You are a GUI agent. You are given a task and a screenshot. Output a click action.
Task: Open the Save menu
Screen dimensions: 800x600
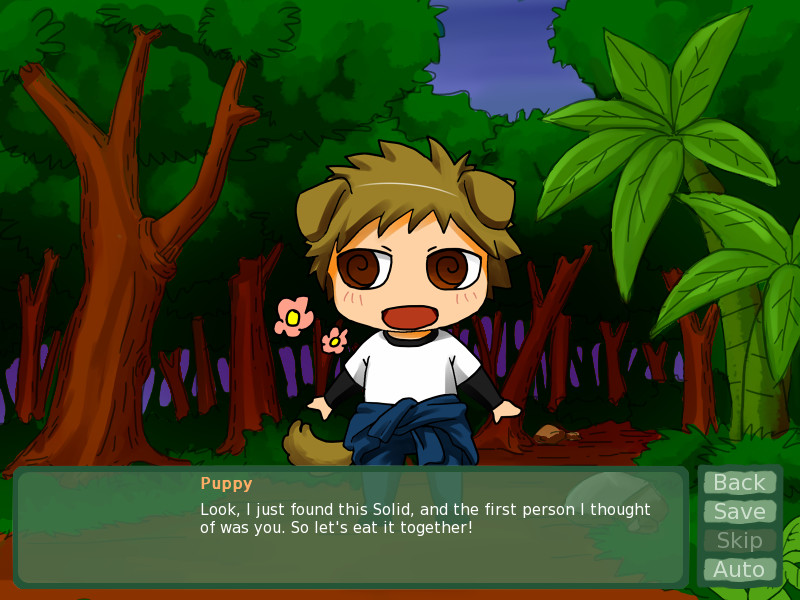[739, 512]
